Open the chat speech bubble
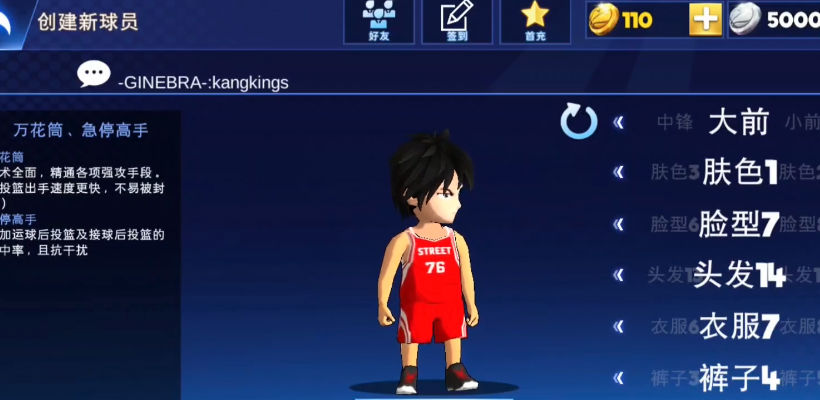The height and width of the screenshot is (400, 820). coord(94,74)
